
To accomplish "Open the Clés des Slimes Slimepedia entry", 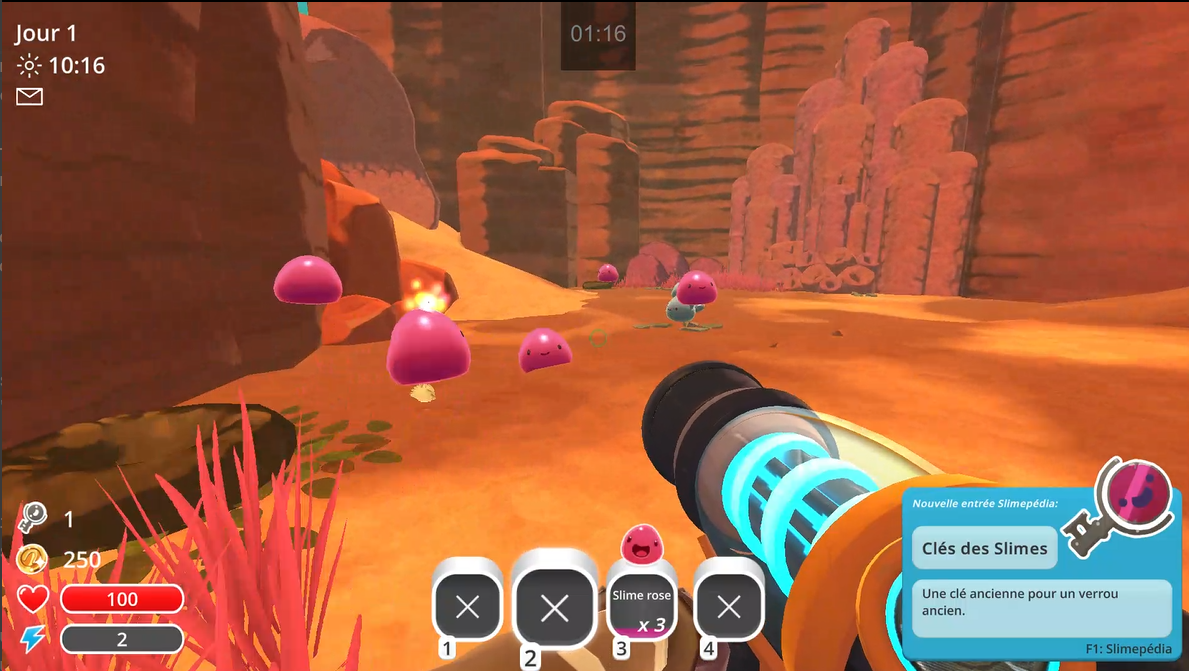I will (x=984, y=548).
